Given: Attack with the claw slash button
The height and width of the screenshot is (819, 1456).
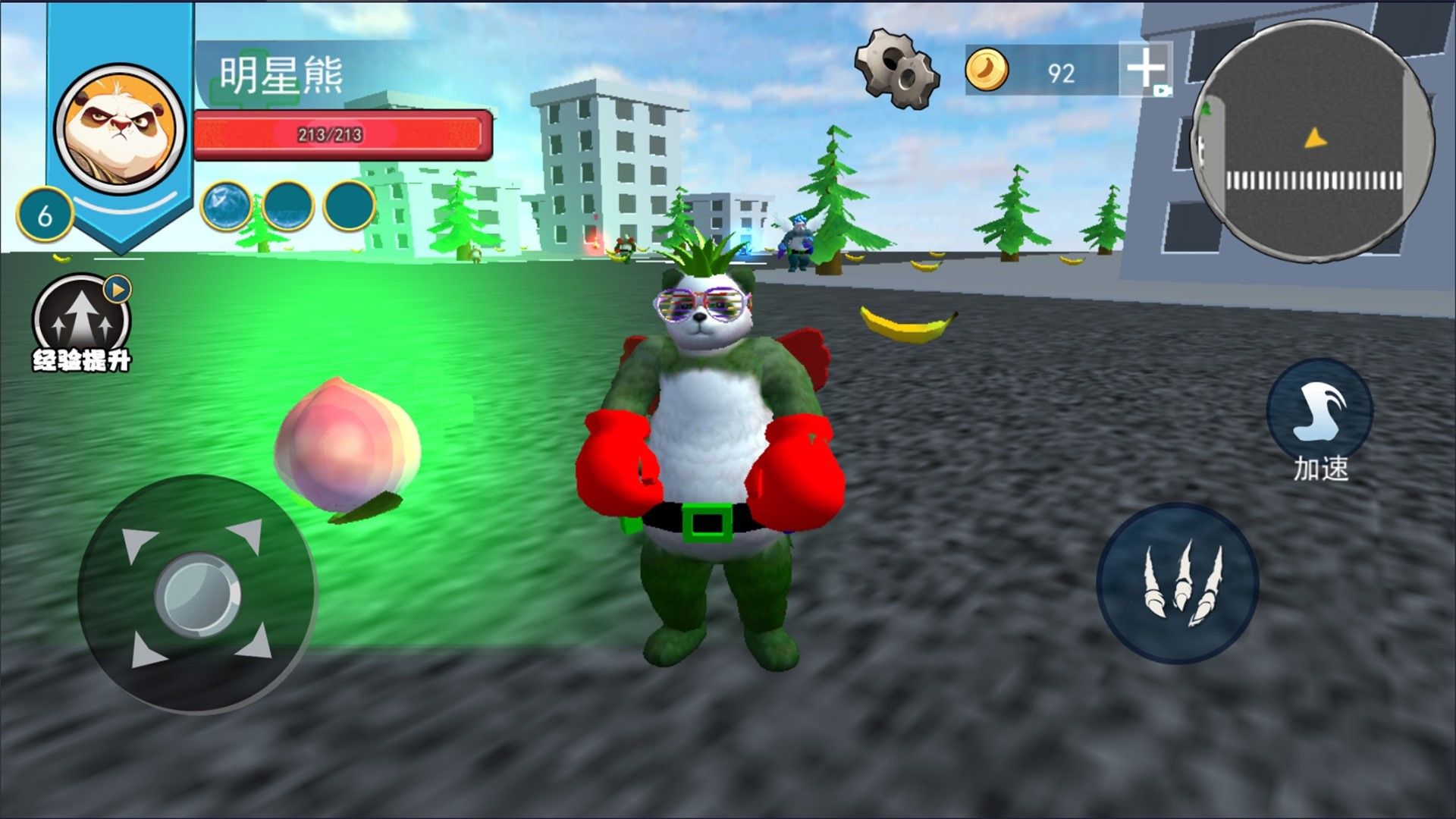Looking at the screenshot, I should 1178,584.
